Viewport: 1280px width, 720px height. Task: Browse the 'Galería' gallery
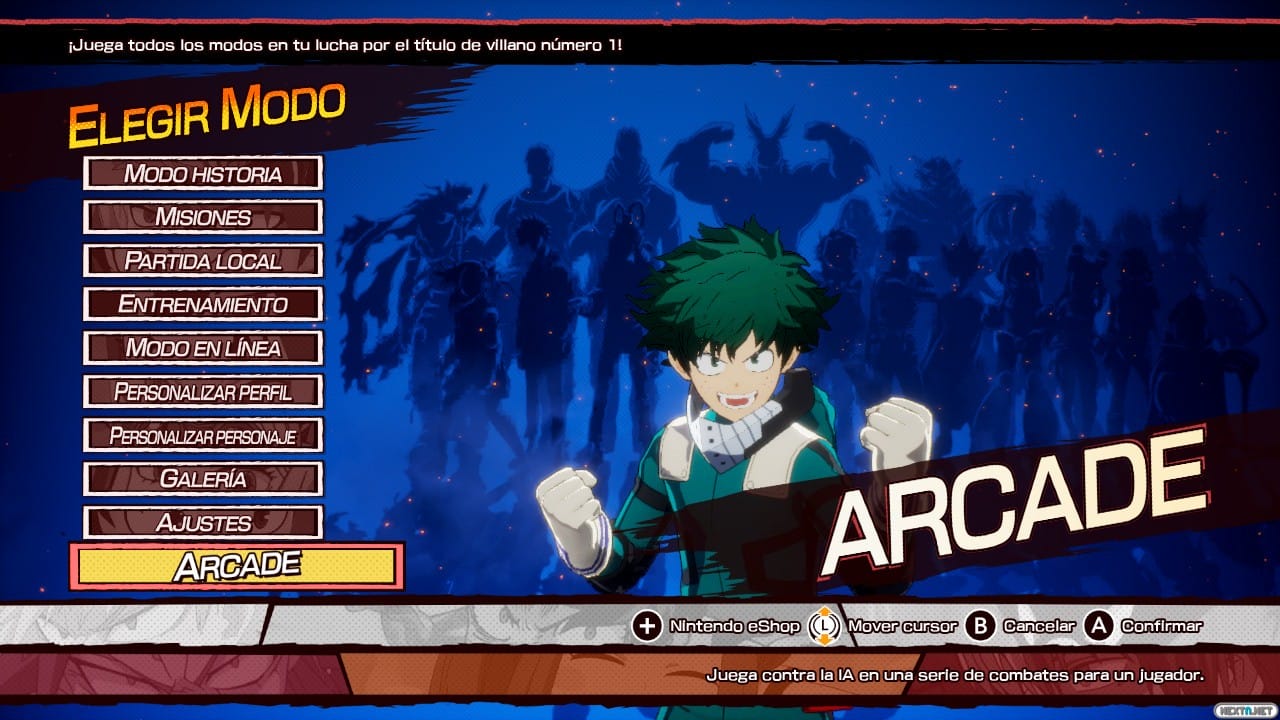203,478
